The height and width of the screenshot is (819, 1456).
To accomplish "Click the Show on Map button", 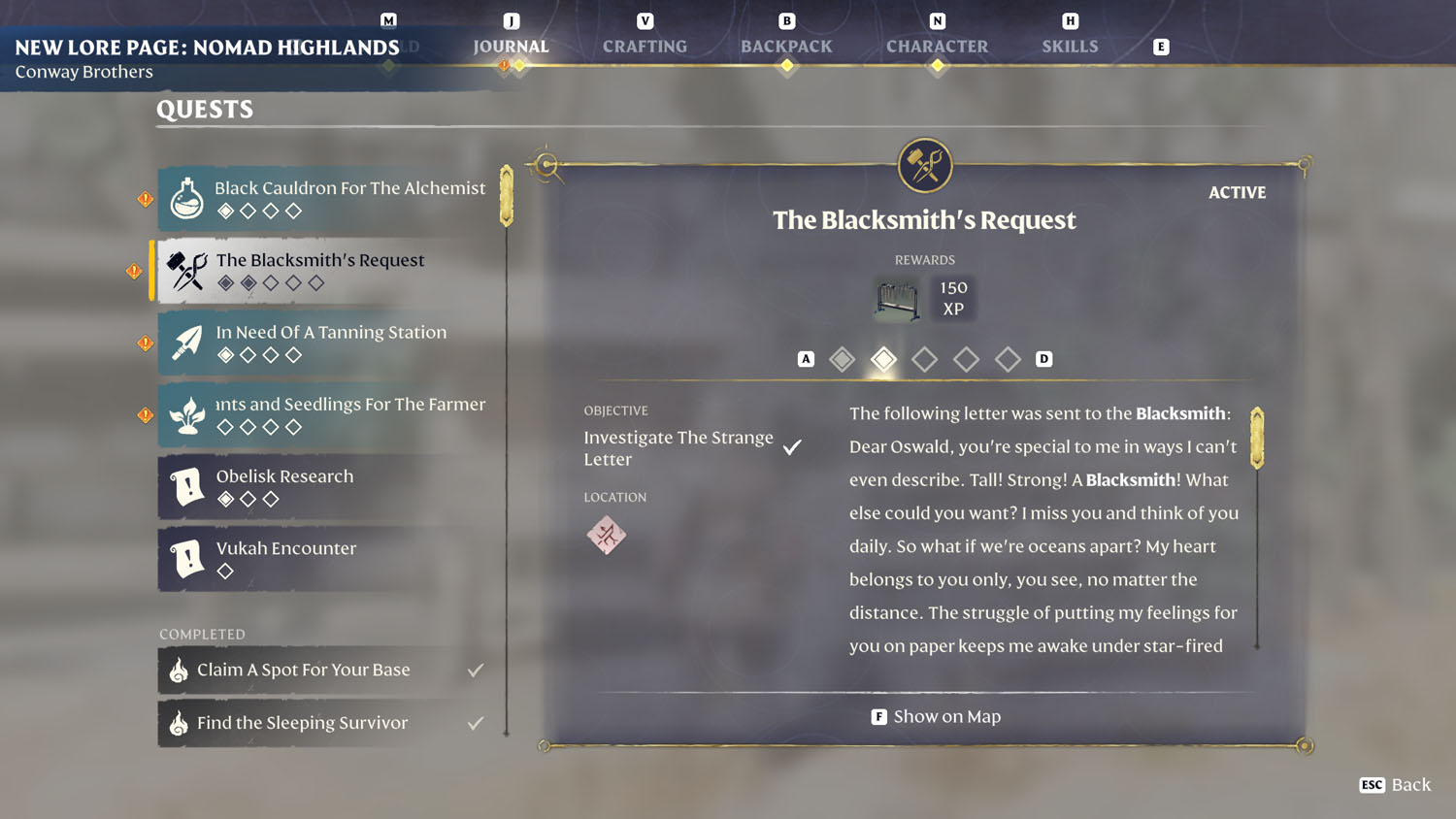I will [x=935, y=716].
